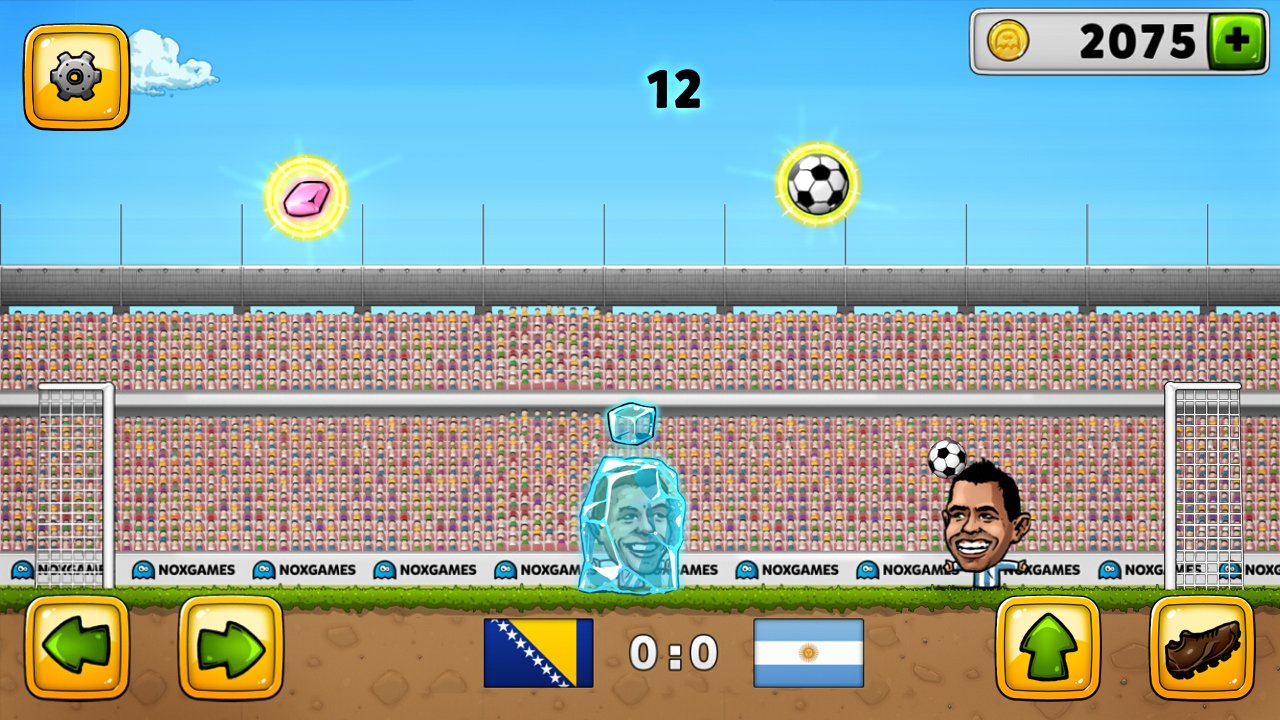Click the gold coin currency icon
Viewport: 1280px width, 720px height.
[x=1009, y=42]
